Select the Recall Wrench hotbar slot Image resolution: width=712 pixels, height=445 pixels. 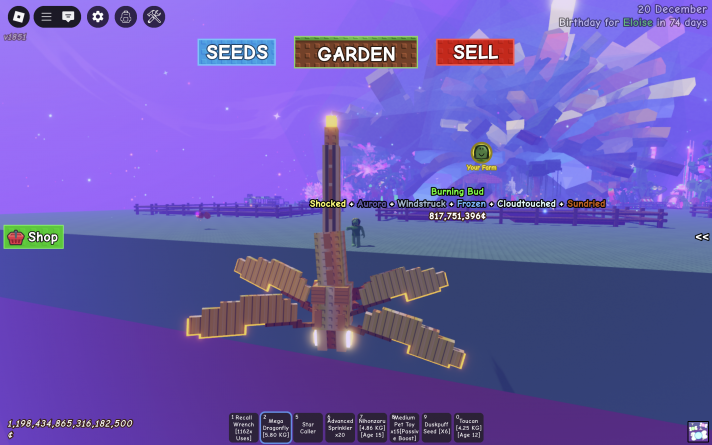[244, 428]
